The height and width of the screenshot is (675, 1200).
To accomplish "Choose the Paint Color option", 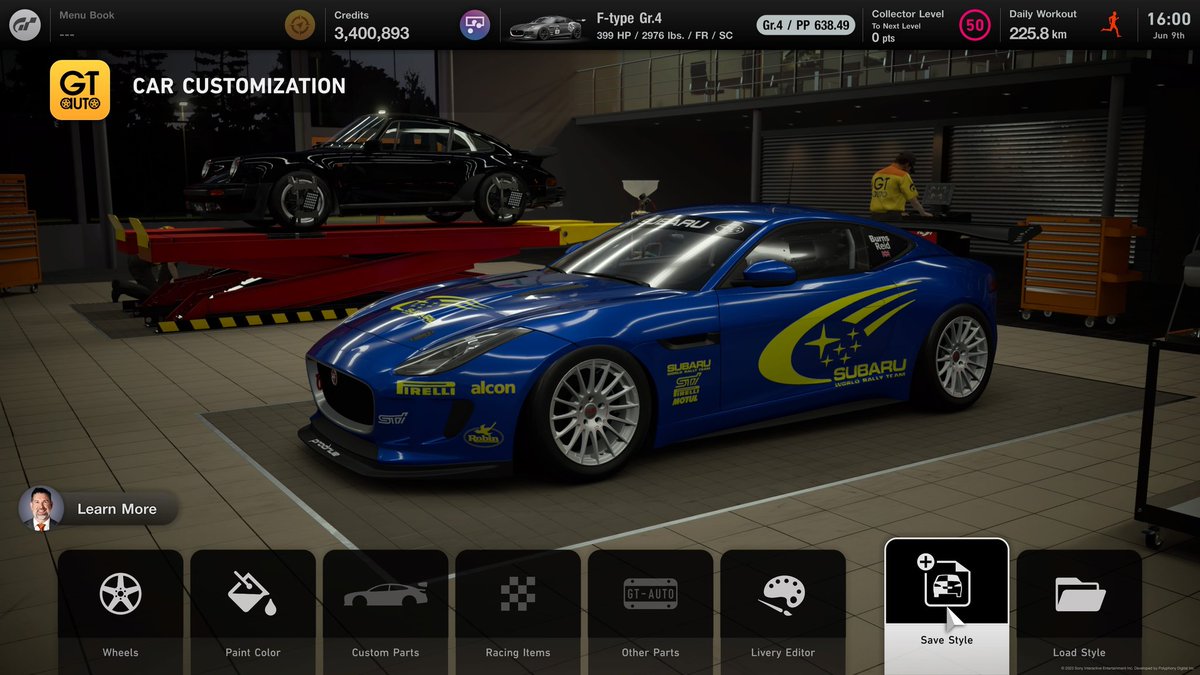I will tap(253, 608).
